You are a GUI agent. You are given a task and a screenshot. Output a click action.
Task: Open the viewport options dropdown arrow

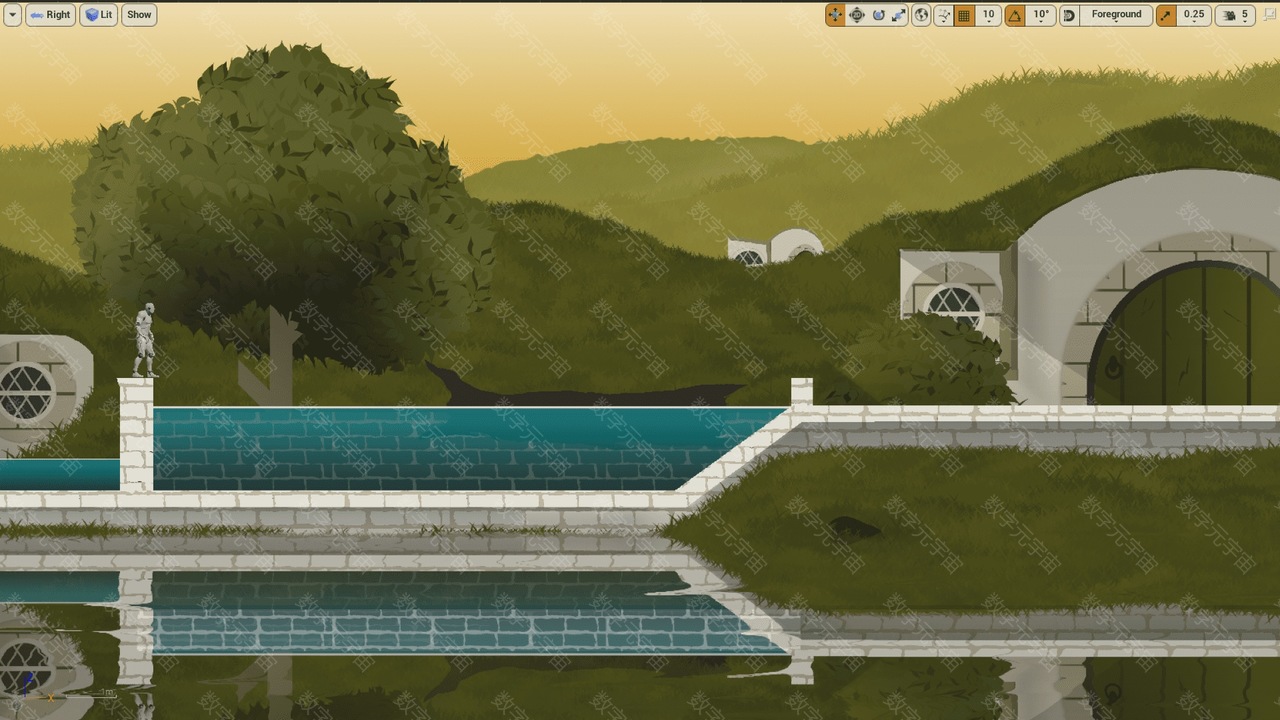click(12, 15)
